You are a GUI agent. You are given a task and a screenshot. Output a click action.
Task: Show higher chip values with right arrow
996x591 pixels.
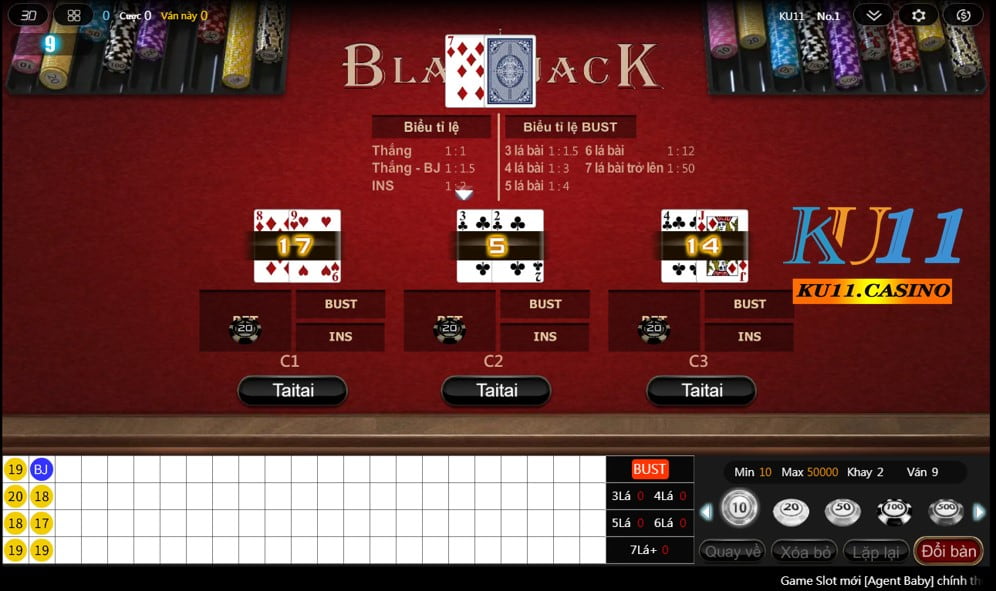coord(979,512)
